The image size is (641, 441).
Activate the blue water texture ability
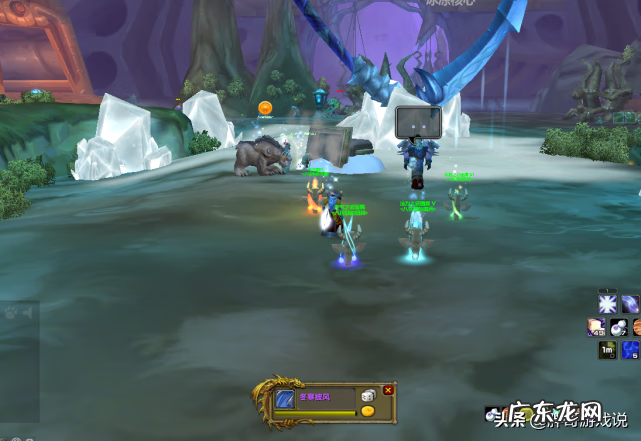pyautogui.click(x=630, y=349)
